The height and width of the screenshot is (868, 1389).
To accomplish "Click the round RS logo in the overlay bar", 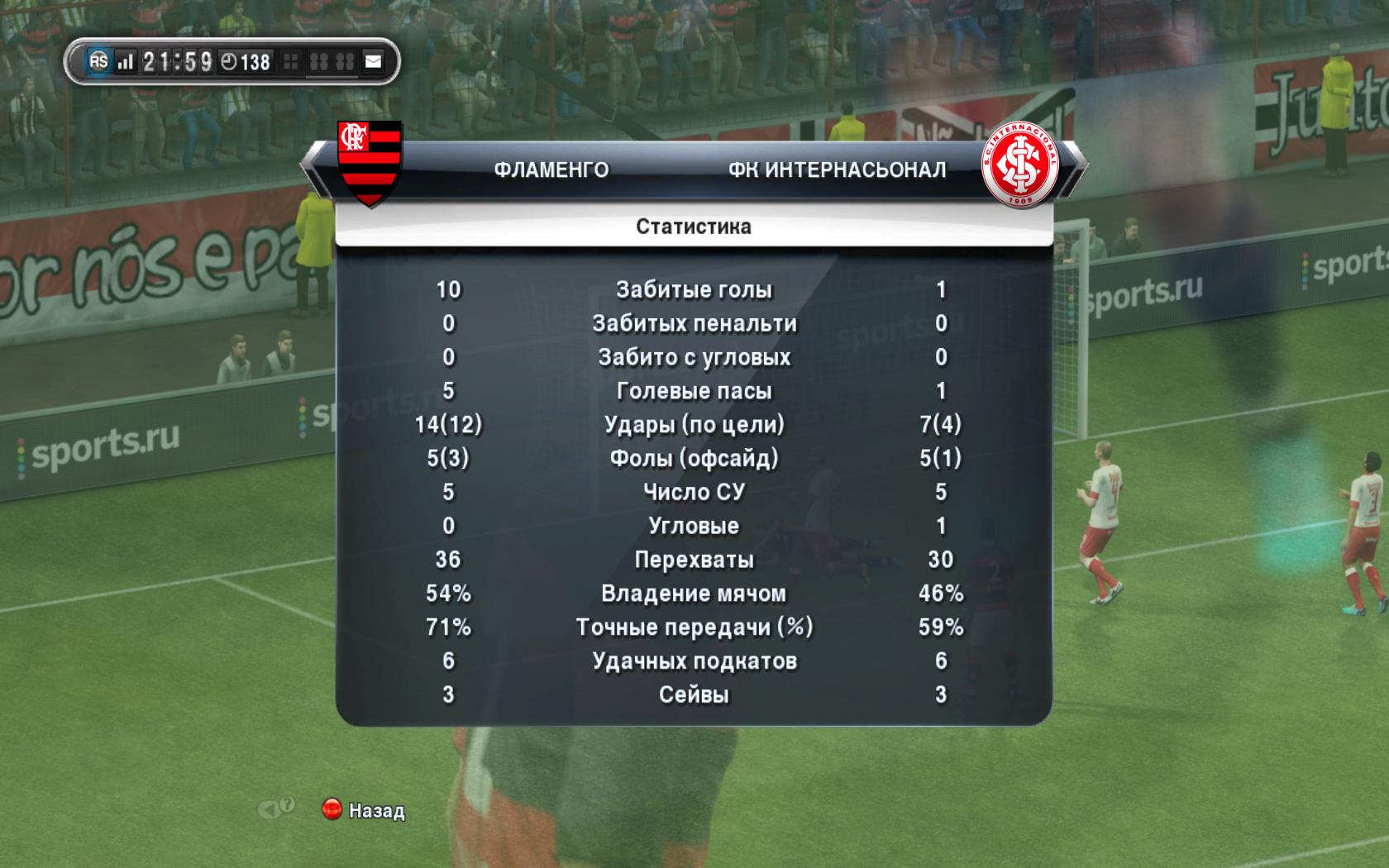I will [98, 61].
